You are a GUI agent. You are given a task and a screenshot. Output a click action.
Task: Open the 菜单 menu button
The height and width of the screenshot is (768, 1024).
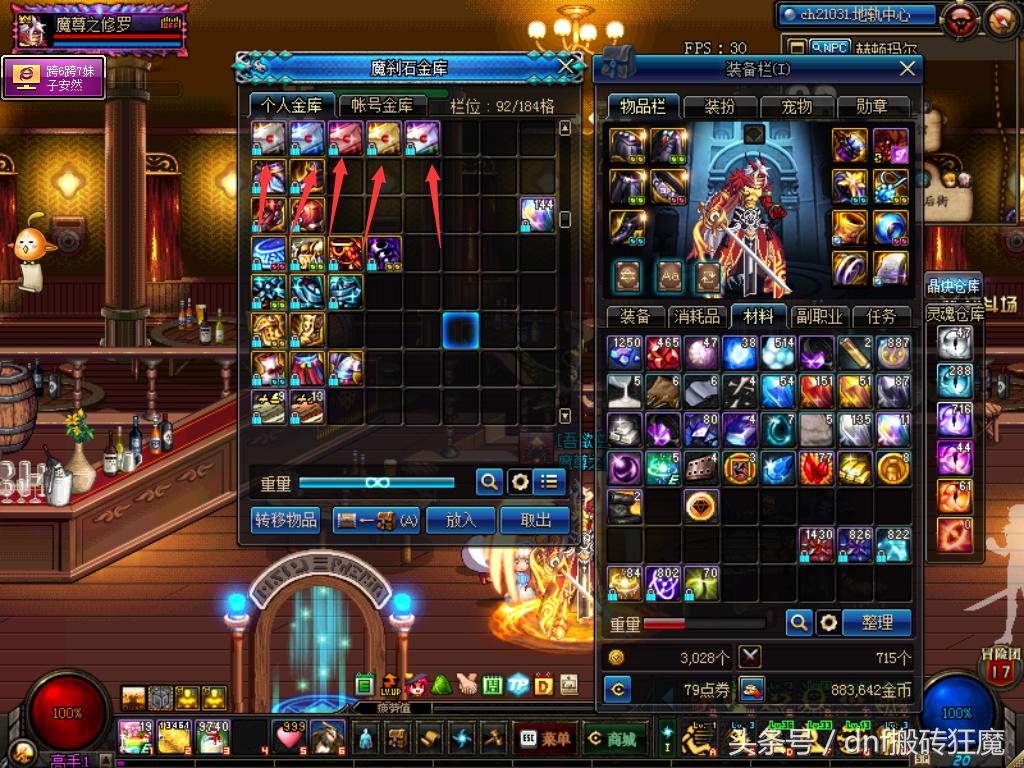[546, 739]
